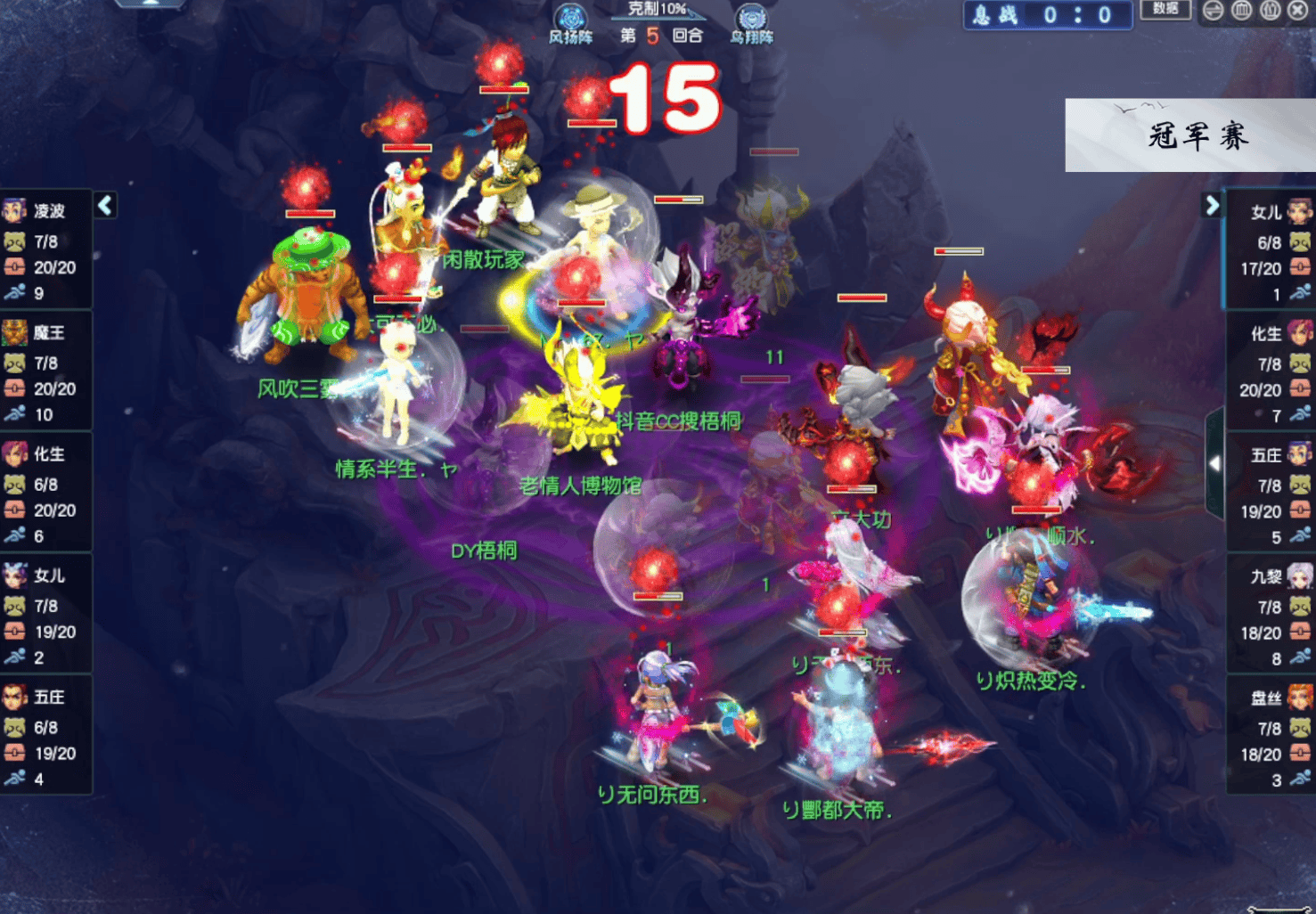Open the 数据 data panel

click(x=1165, y=10)
